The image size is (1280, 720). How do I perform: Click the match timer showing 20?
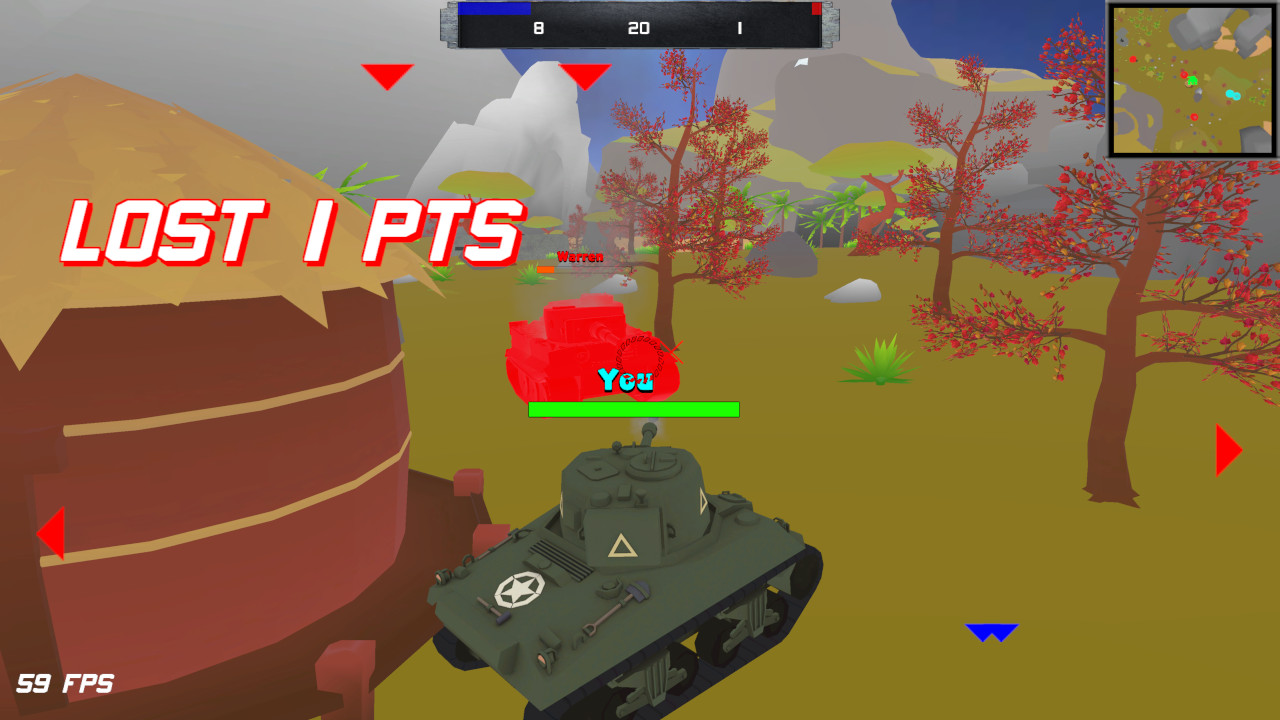pos(640,28)
